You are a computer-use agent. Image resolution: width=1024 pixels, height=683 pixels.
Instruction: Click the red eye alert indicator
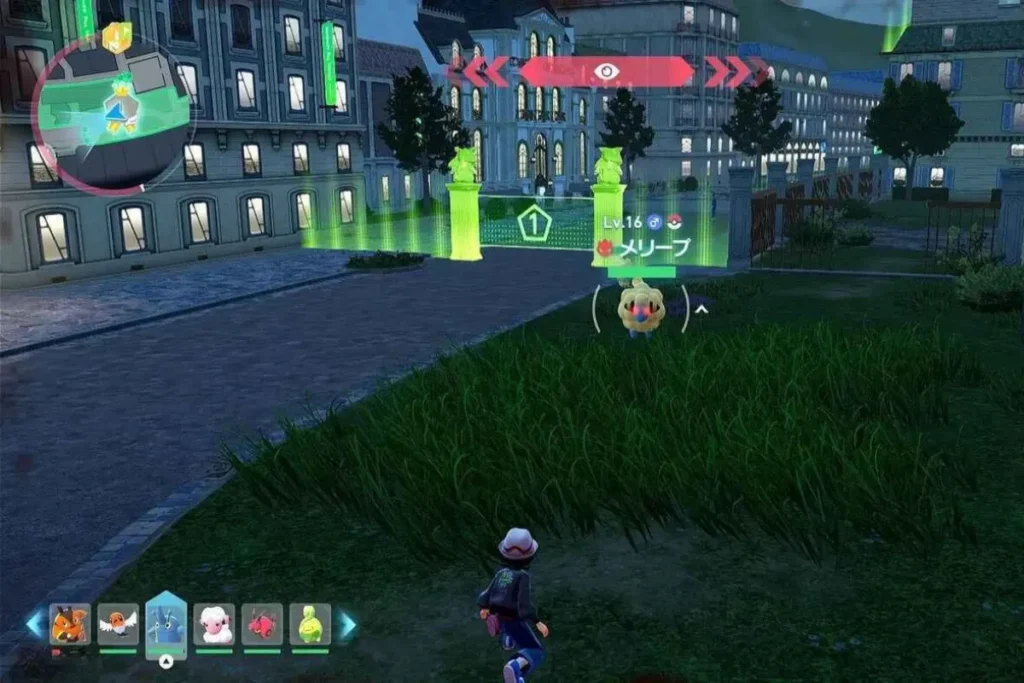(x=606, y=72)
